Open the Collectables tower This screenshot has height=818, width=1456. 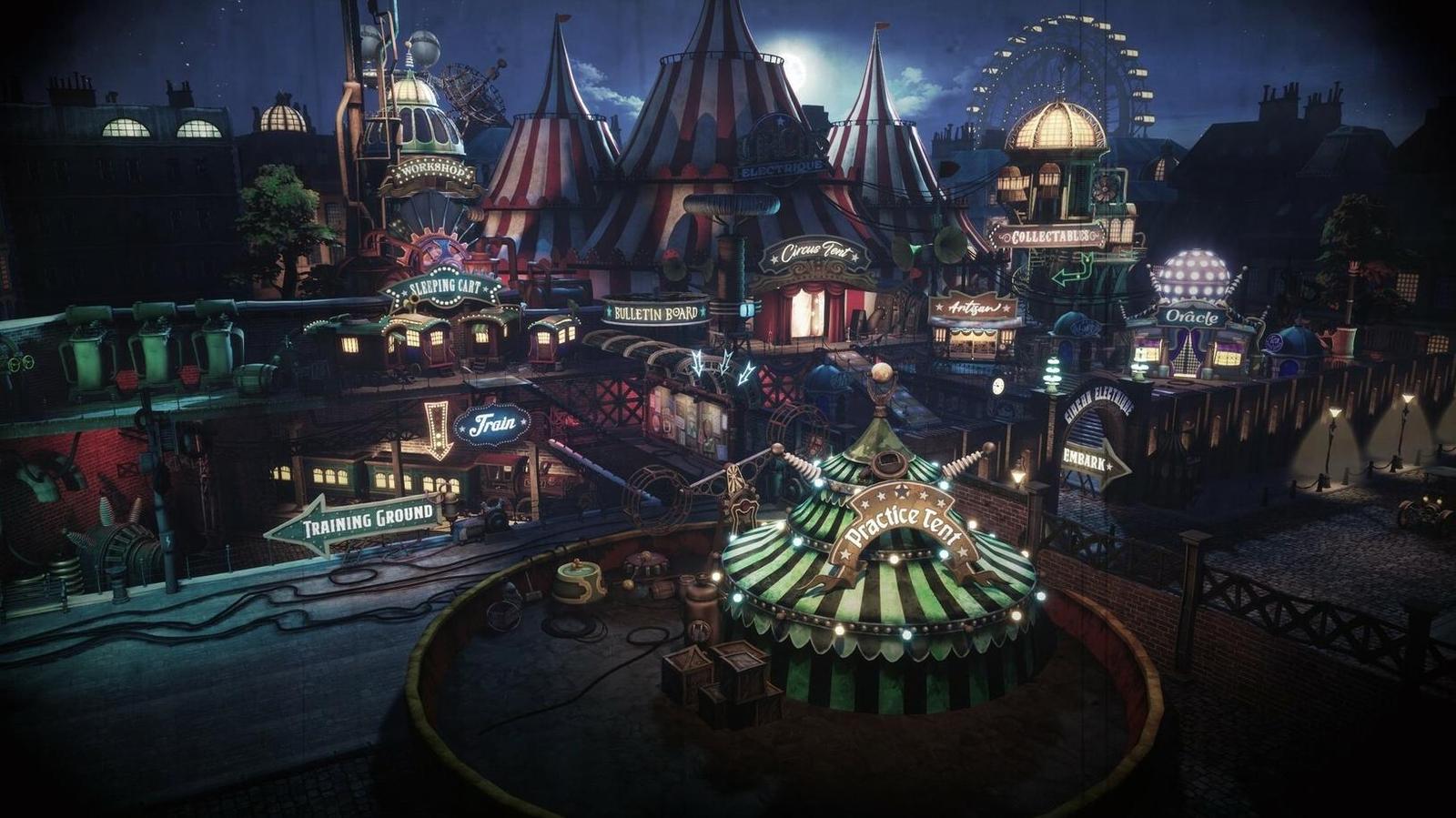coord(1047,237)
